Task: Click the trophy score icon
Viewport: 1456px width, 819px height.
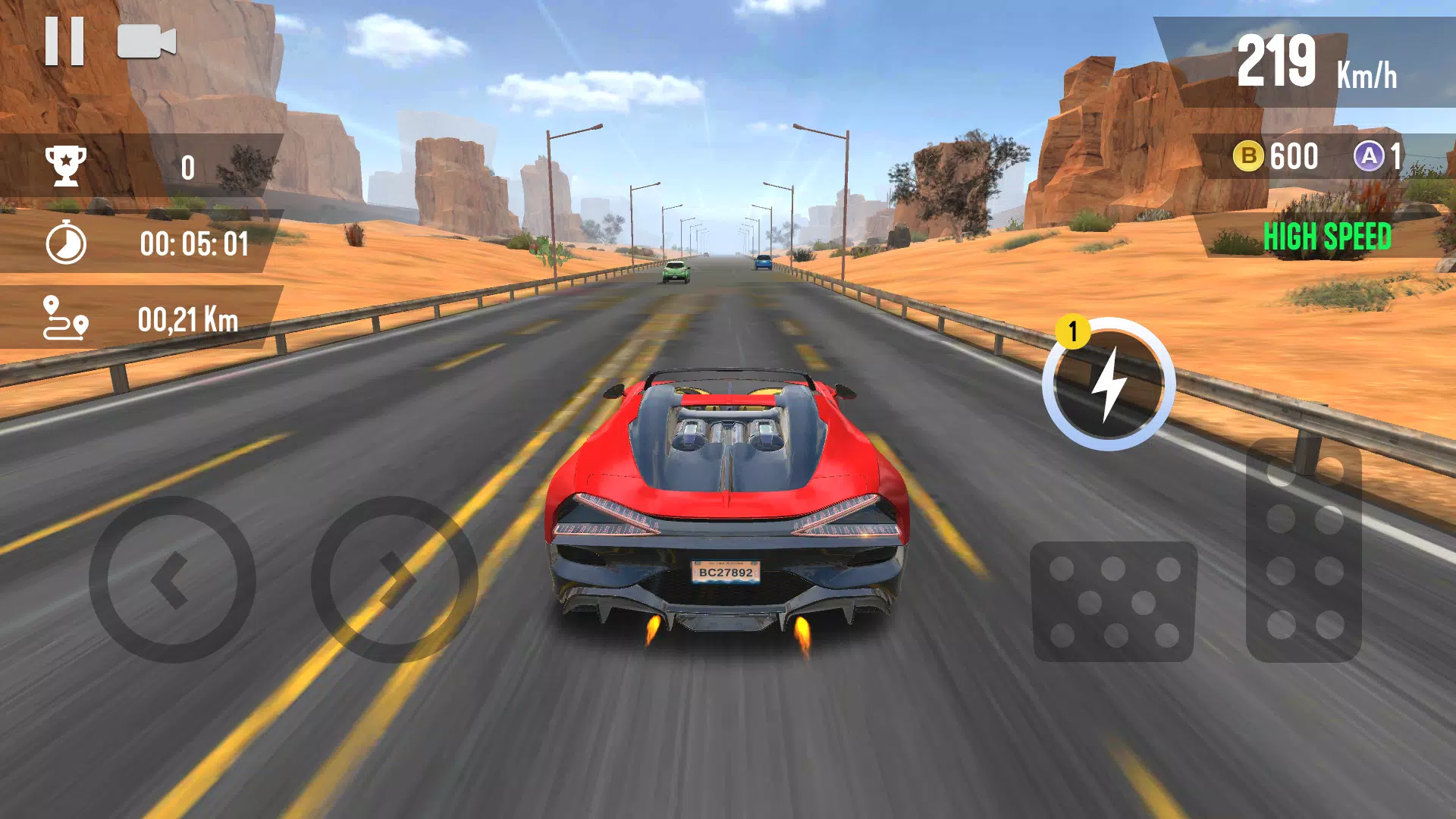Action: [x=67, y=167]
